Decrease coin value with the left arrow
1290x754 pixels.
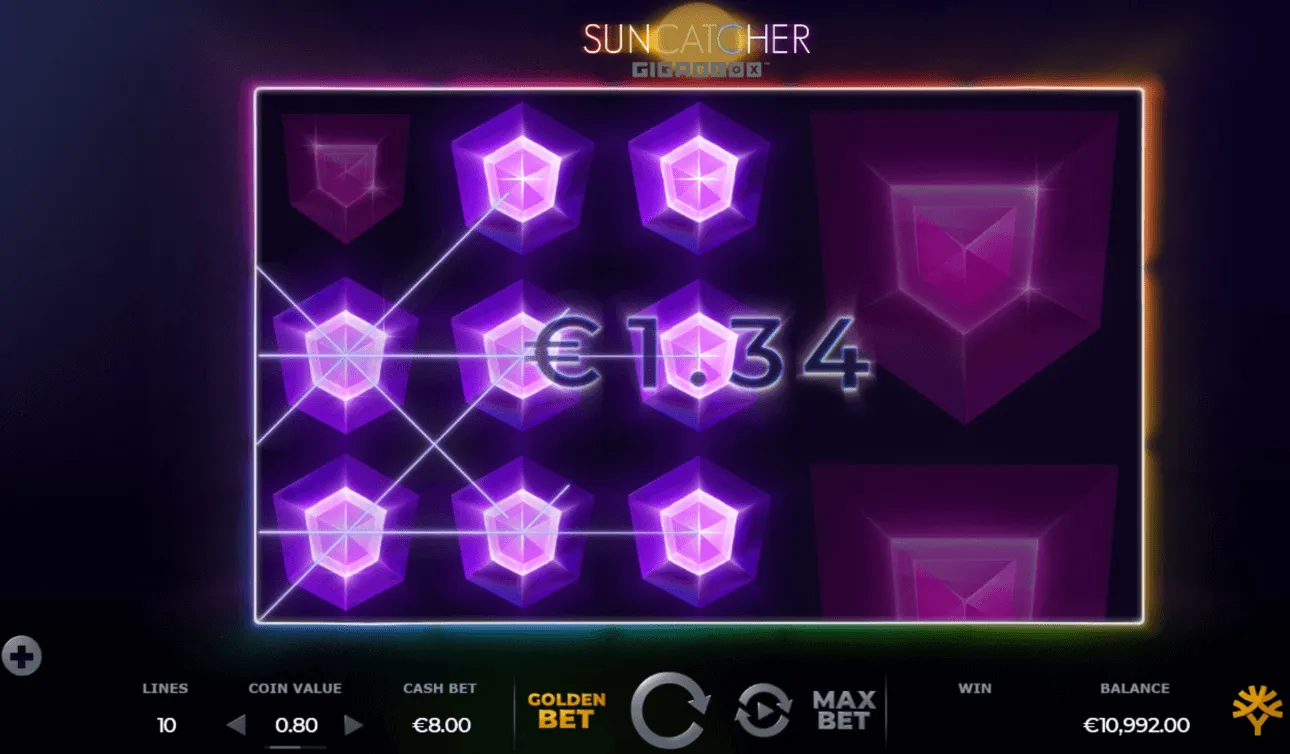point(238,724)
